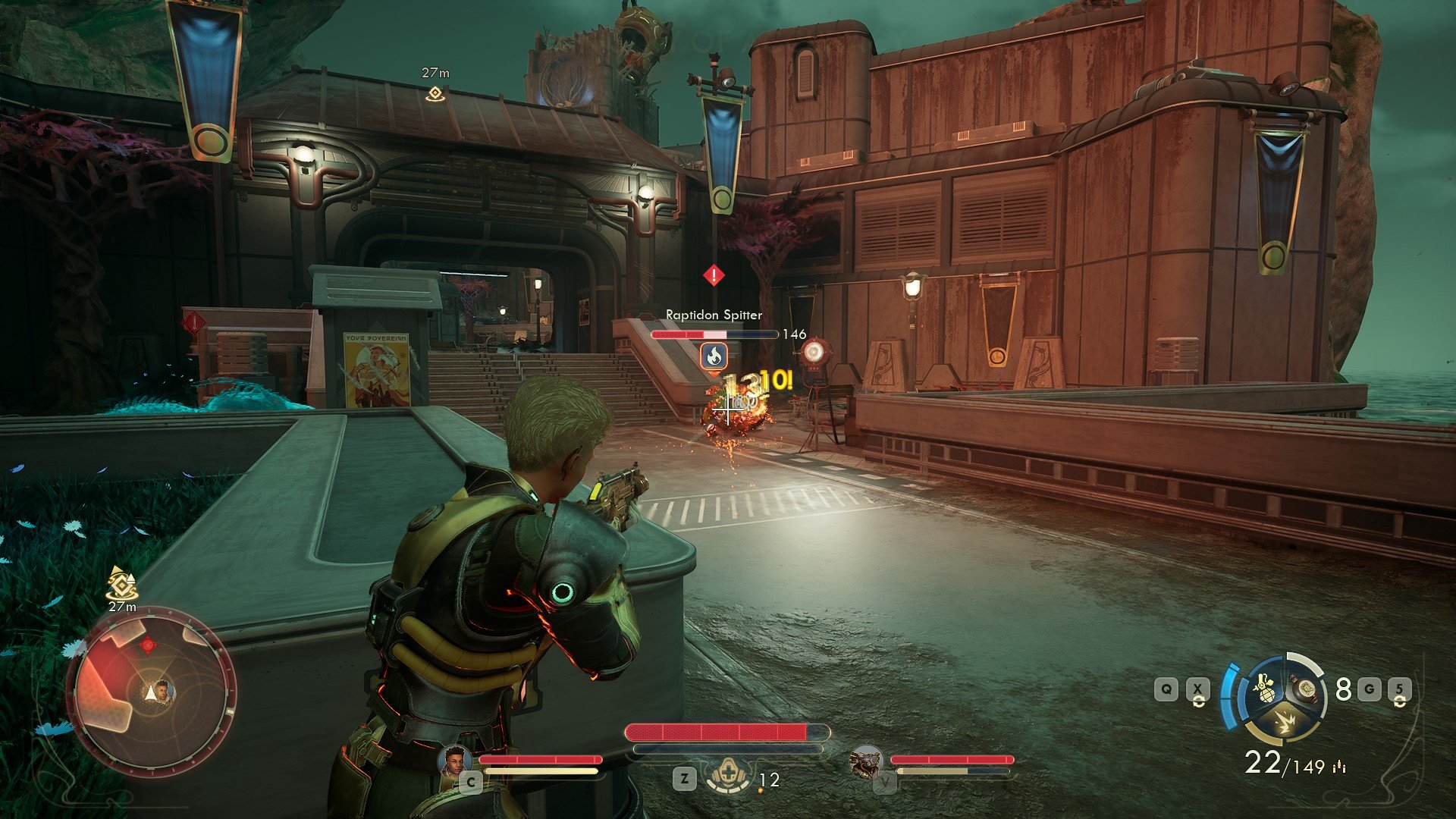Click the burning status icon under enemy name
The width and height of the screenshot is (1456, 819).
tap(714, 356)
